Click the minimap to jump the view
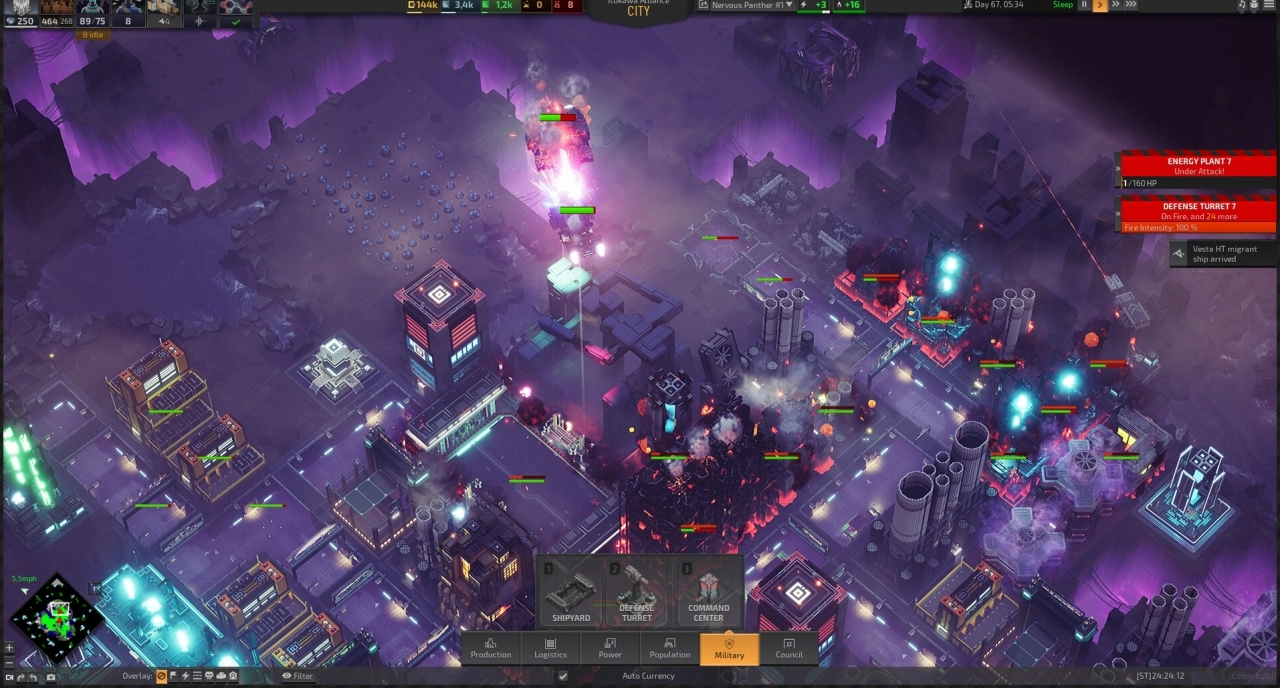 tap(58, 618)
